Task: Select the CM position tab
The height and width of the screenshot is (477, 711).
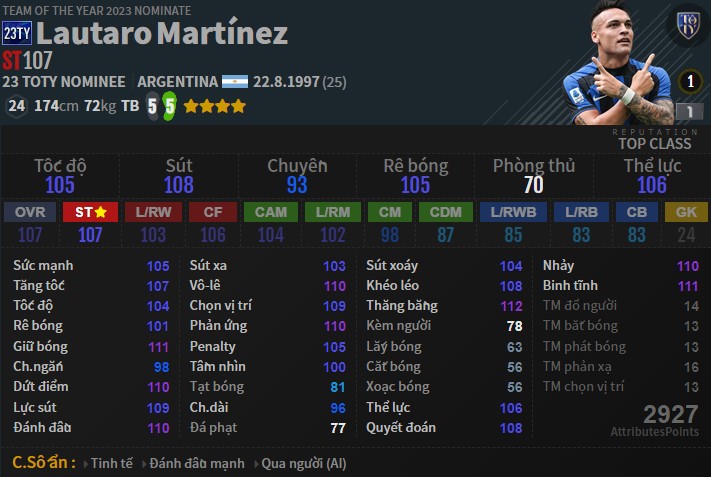Action: point(389,212)
